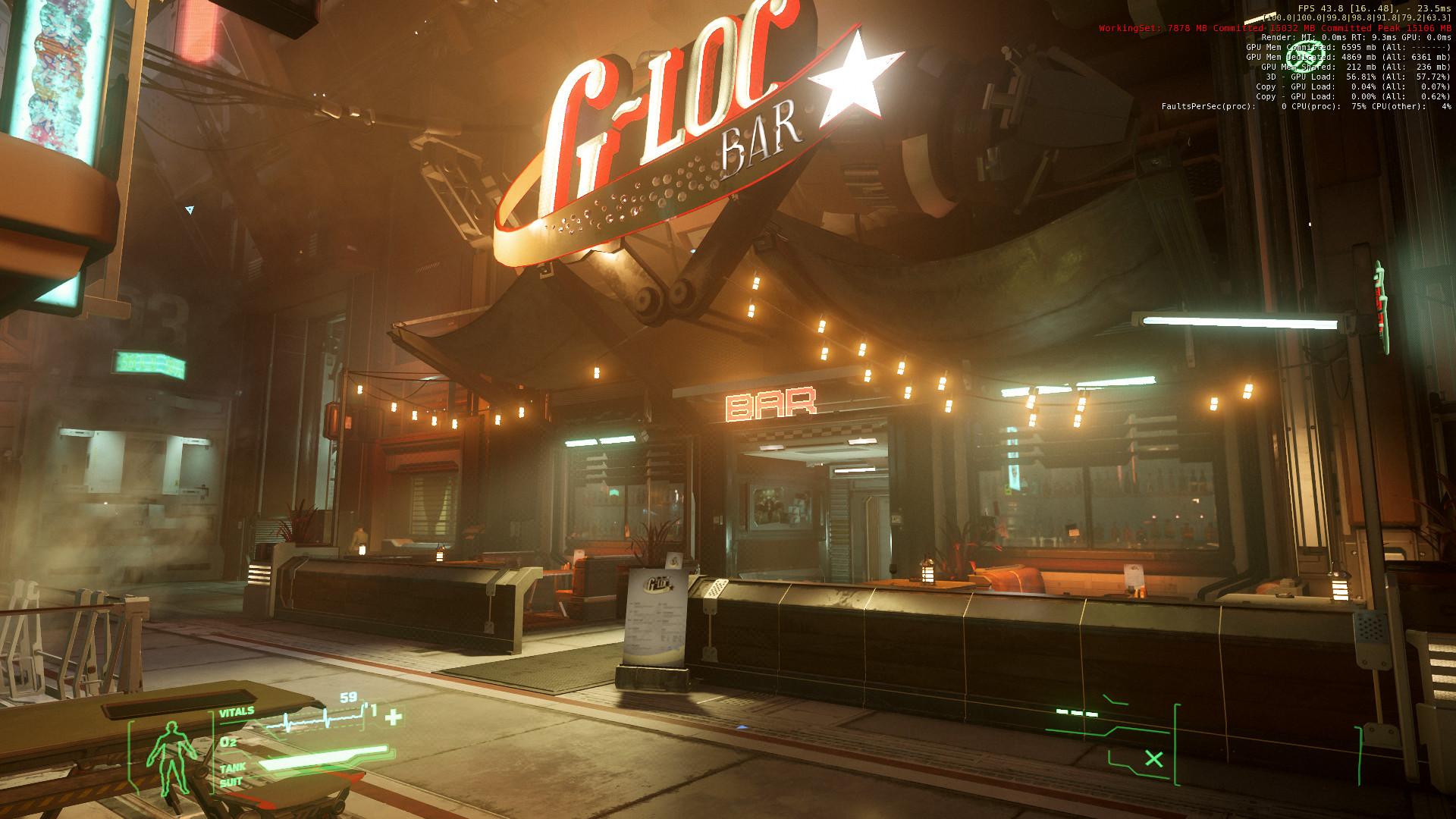Click the green astronaut body silhouette icon
This screenshot has height=819, width=1456.
172,755
